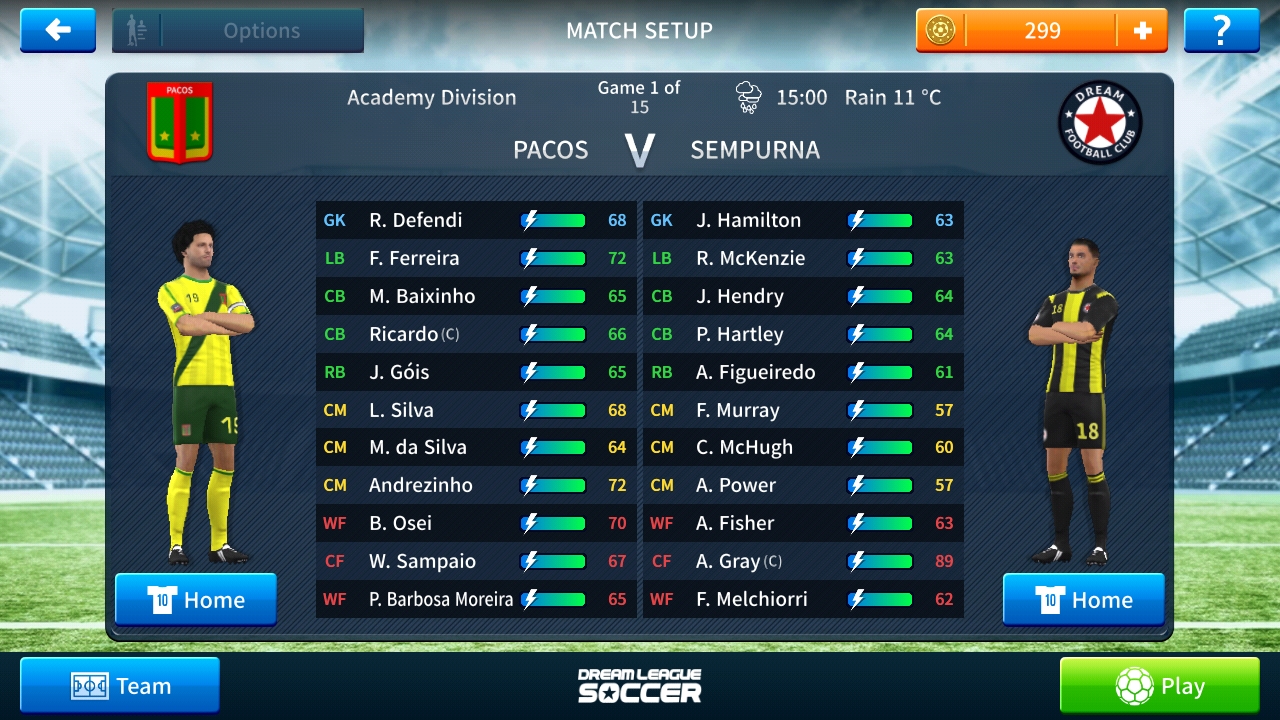The width and height of the screenshot is (1280, 720).
Task: Change the Sempurna kit Home button
Action: [1084, 599]
